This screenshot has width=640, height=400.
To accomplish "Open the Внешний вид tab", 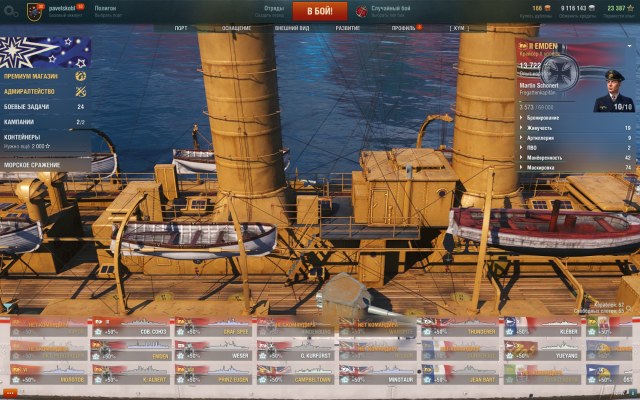I will (x=291, y=28).
